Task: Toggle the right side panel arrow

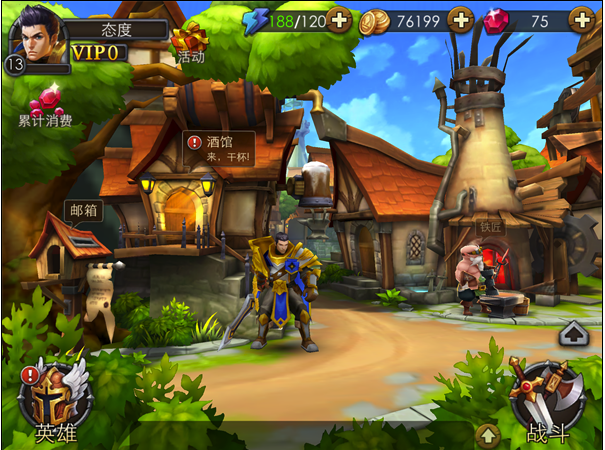Action: [x=574, y=332]
